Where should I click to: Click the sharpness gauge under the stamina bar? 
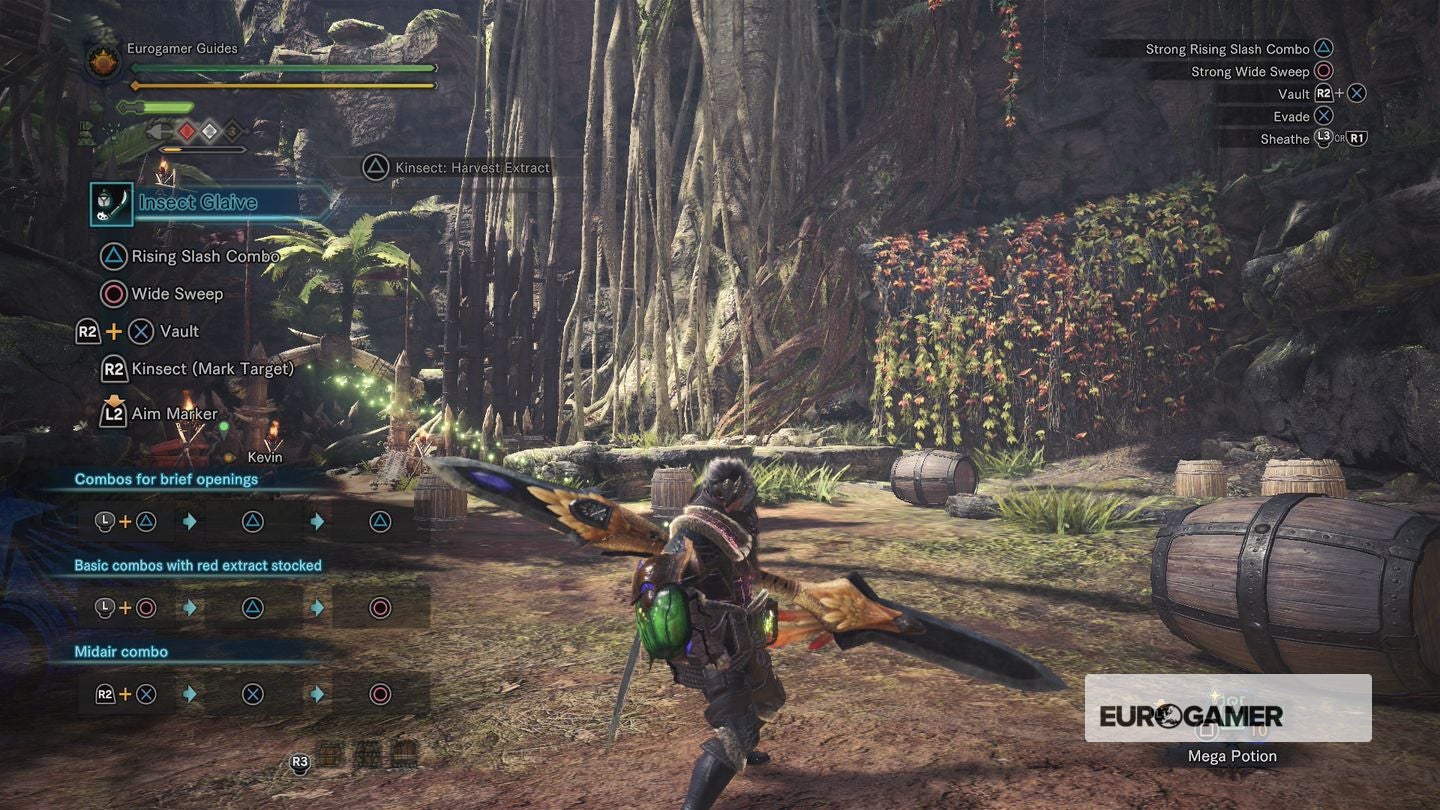click(154, 107)
